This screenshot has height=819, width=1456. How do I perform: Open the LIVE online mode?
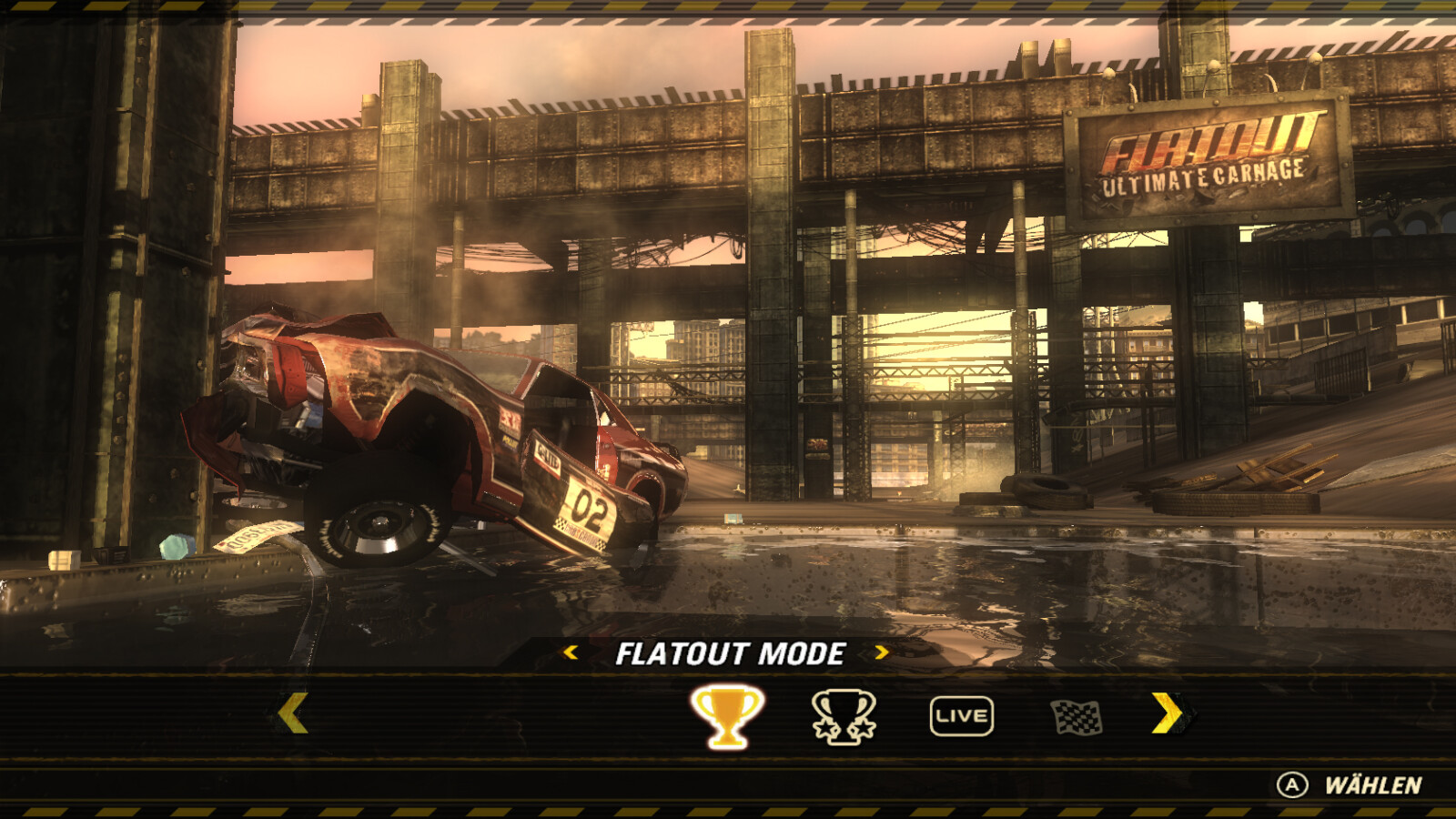[961, 716]
